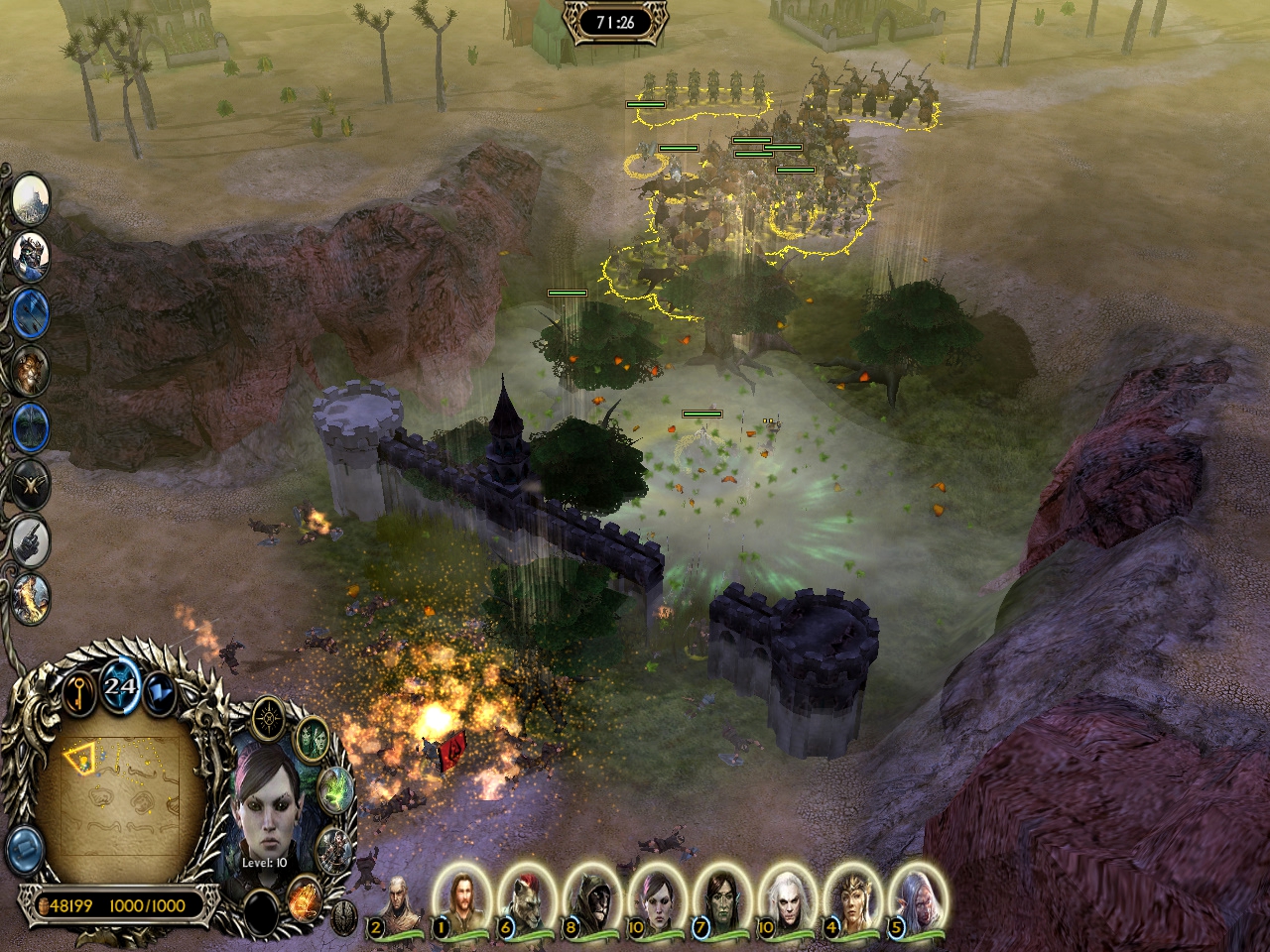Select the white castle power icon
This screenshot has width=1270, height=952.
[31, 199]
